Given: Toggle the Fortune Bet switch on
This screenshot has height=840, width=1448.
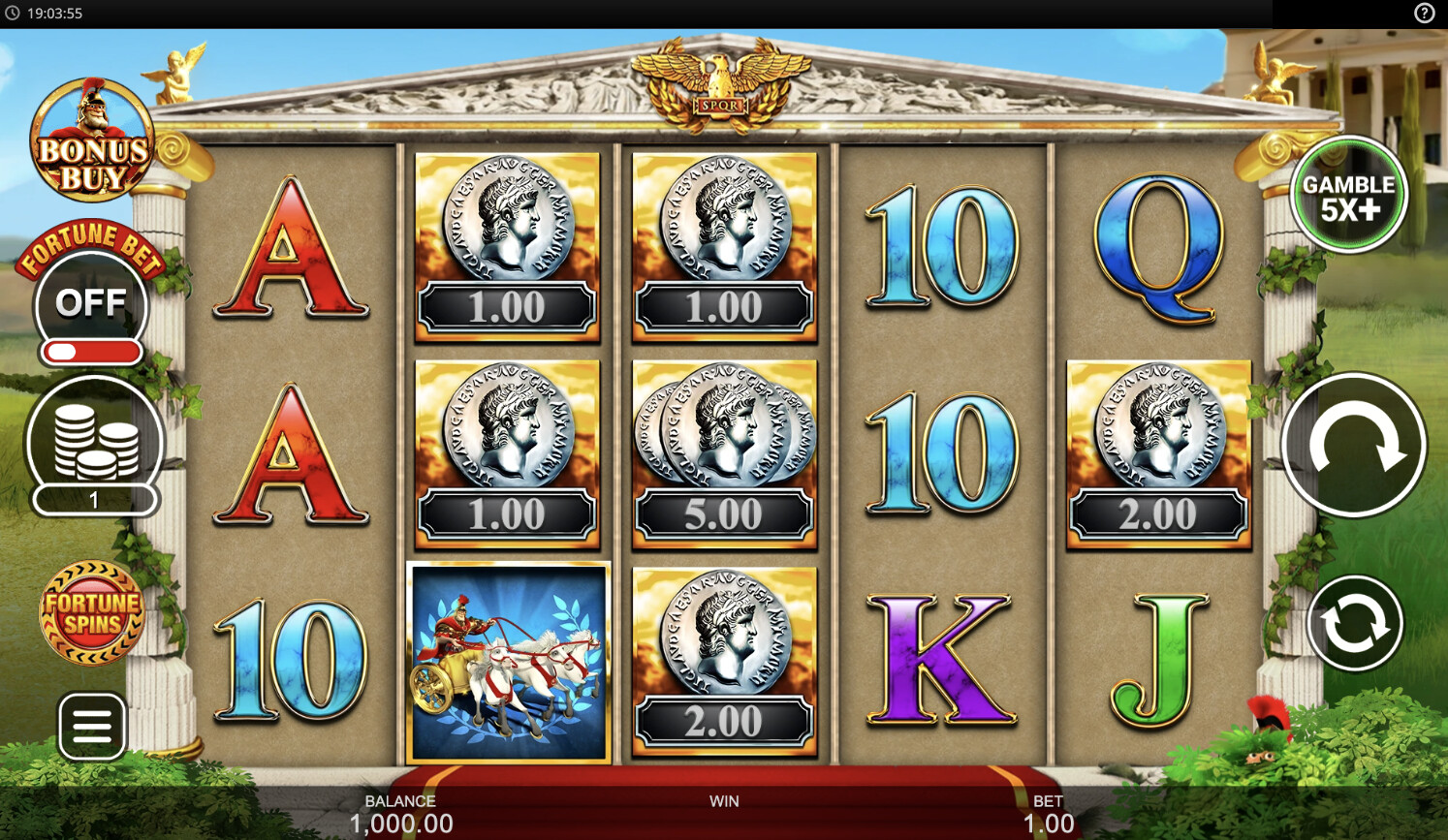Looking at the screenshot, I should click(91, 350).
